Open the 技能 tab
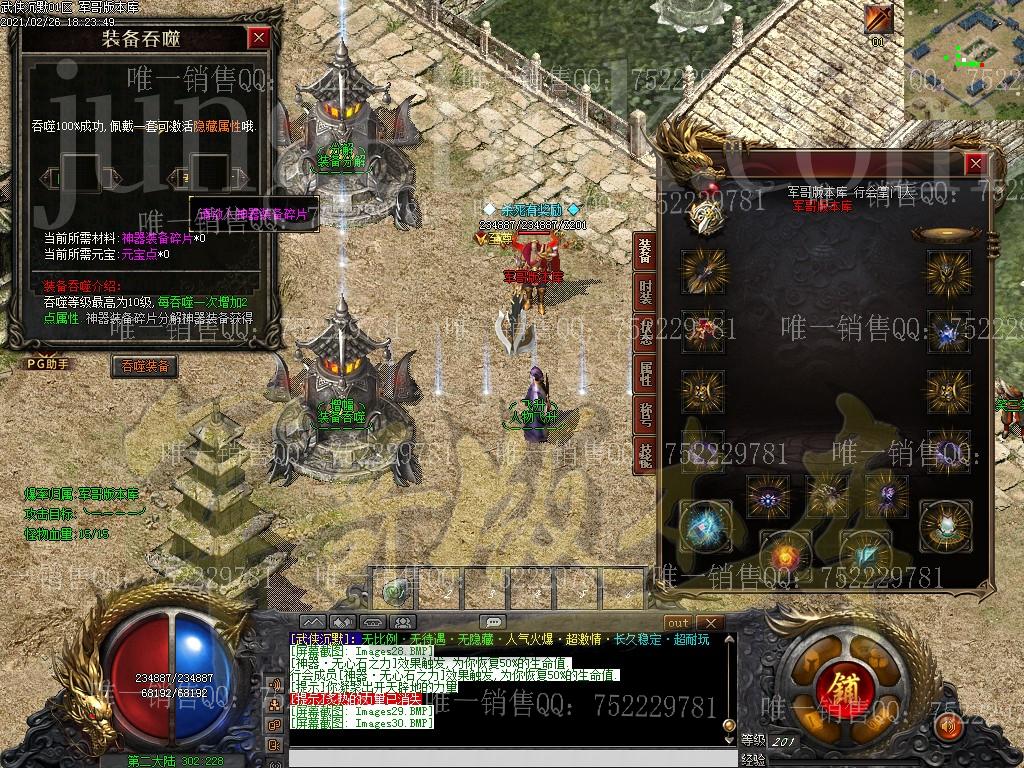 click(x=645, y=454)
